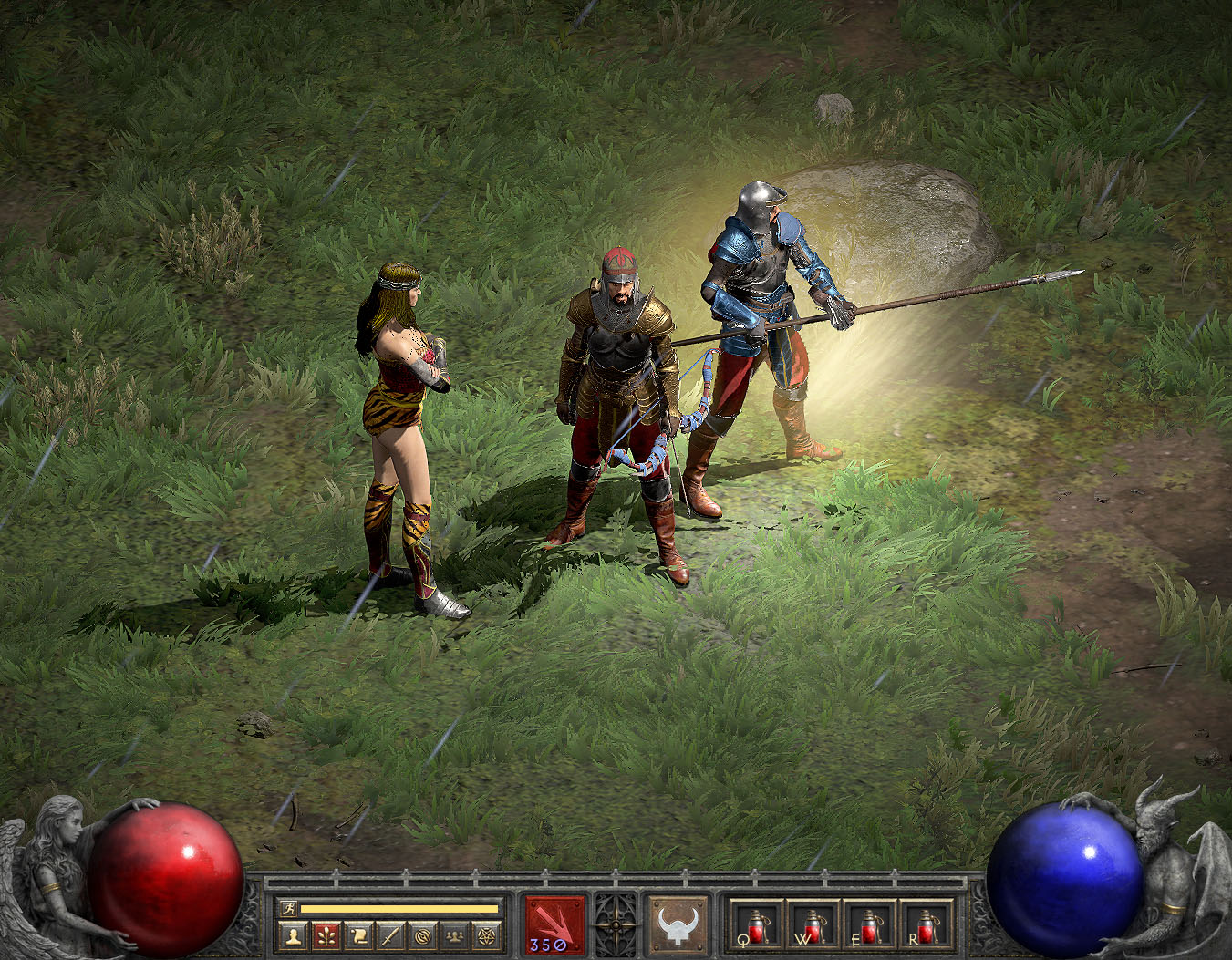Image resolution: width=1232 pixels, height=960 pixels.
Task: Use the healing potion in slot E
Action: 870,925
